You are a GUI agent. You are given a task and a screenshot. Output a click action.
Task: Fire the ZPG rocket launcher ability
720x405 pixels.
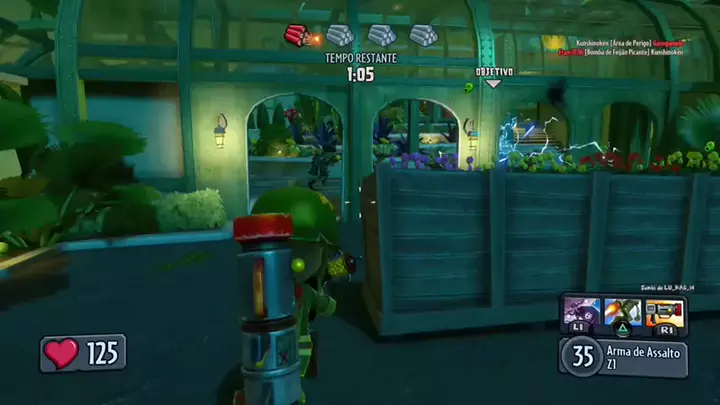pos(664,311)
